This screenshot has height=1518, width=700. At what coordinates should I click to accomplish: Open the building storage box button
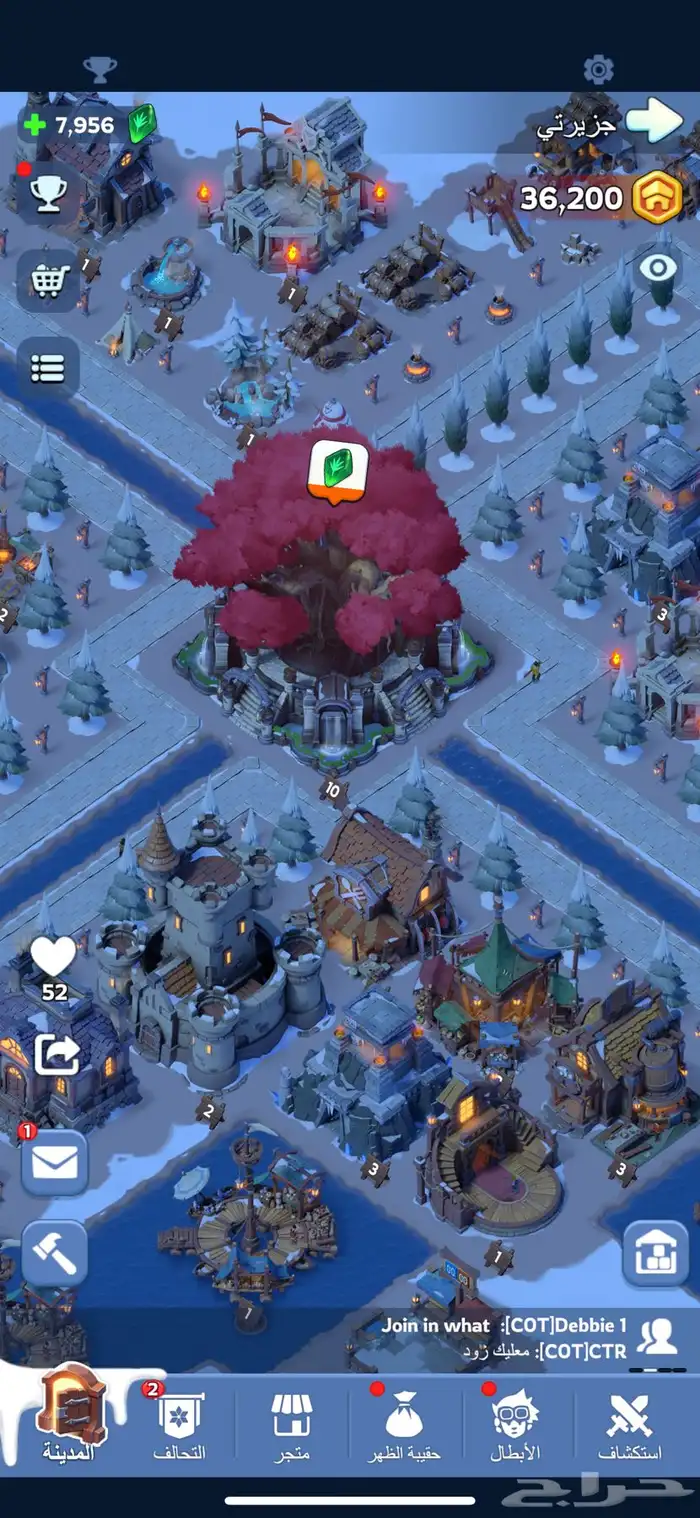(x=655, y=1253)
